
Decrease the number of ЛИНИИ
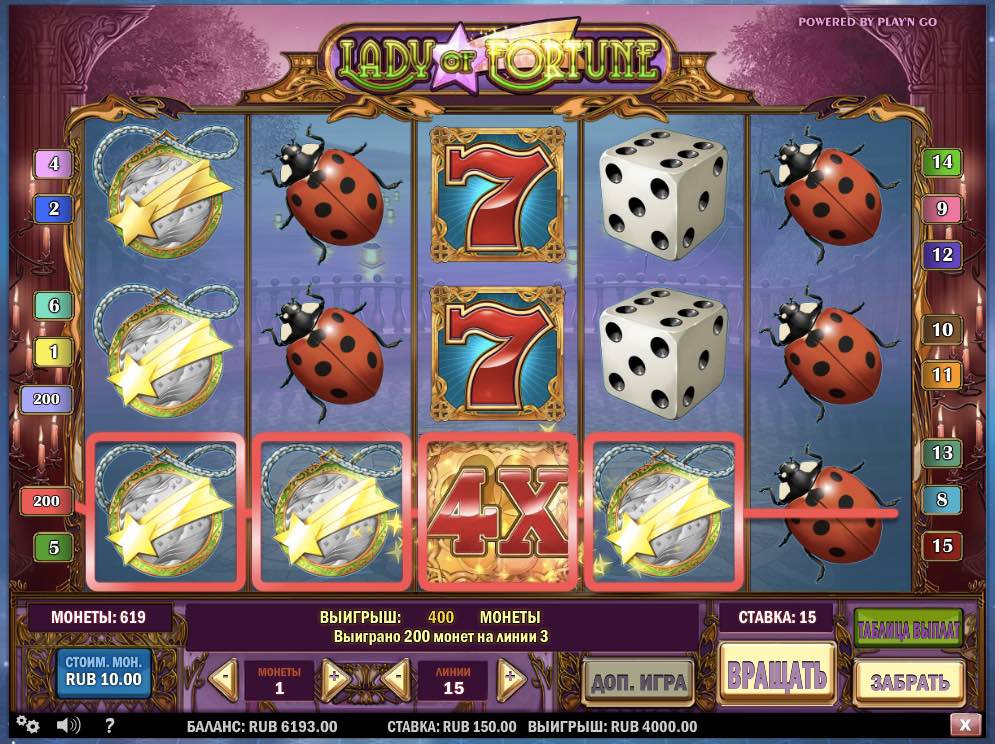coord(397,677)
